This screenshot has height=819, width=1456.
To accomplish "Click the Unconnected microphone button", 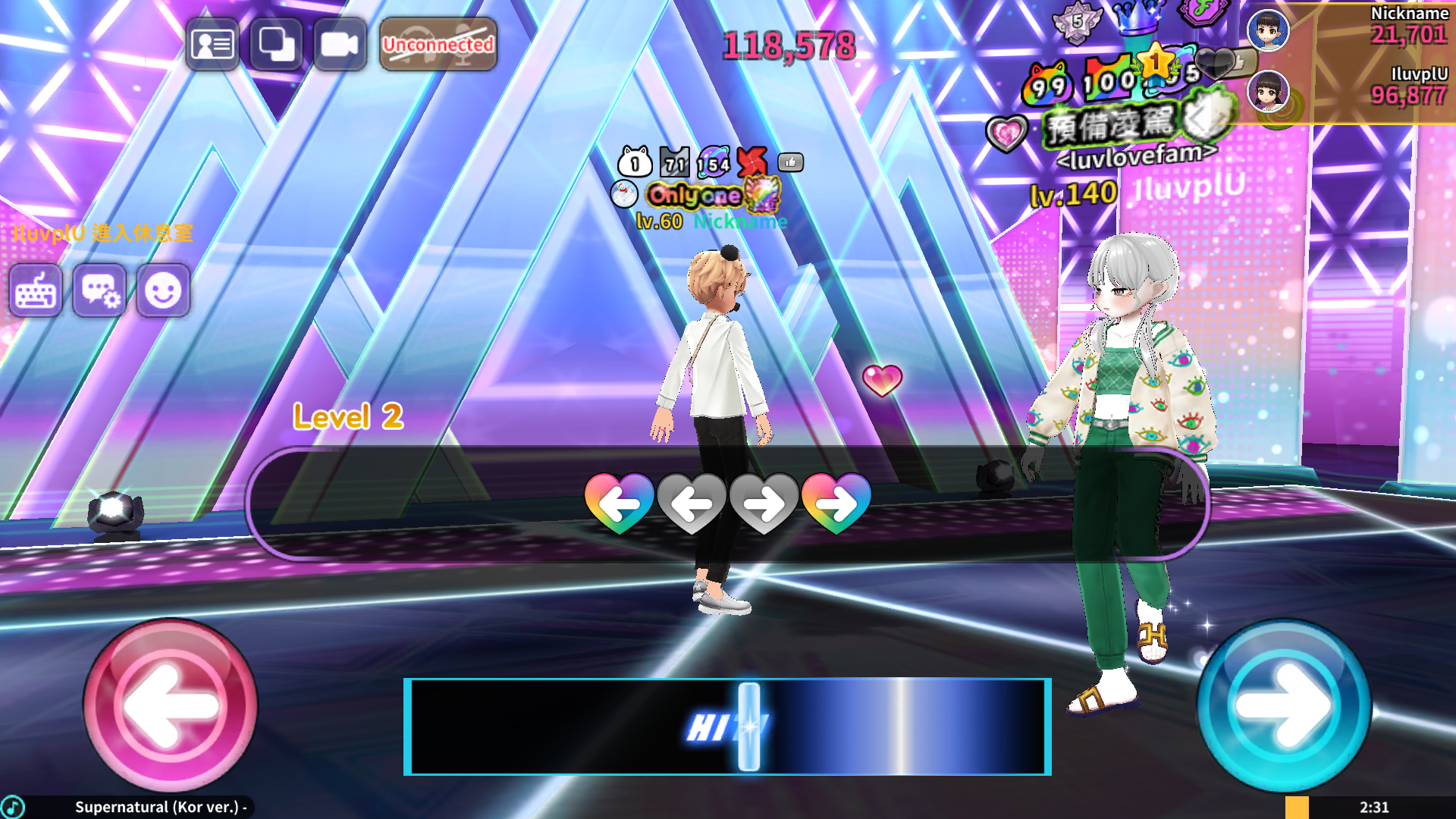I will pos(438,45).
